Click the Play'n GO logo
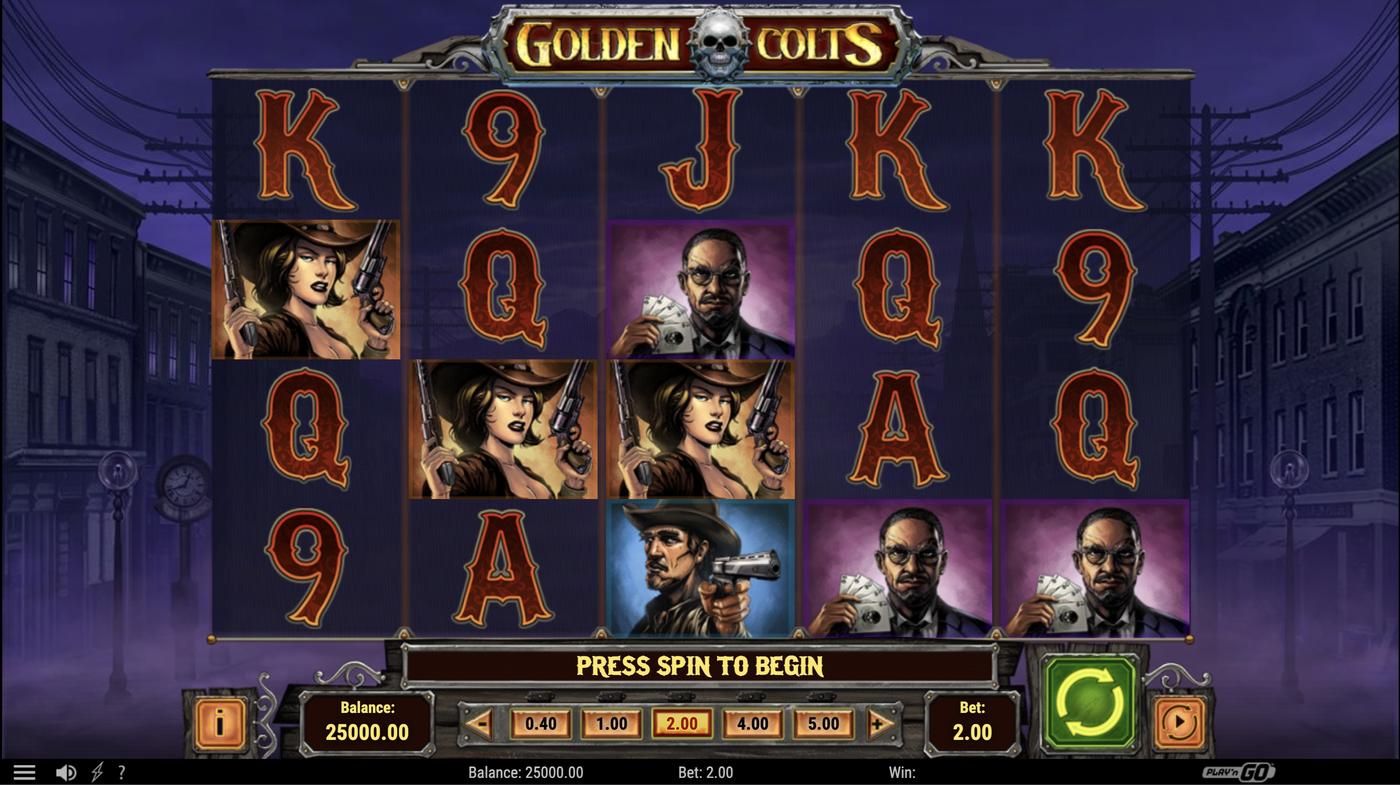 [x=1245, y=770]
